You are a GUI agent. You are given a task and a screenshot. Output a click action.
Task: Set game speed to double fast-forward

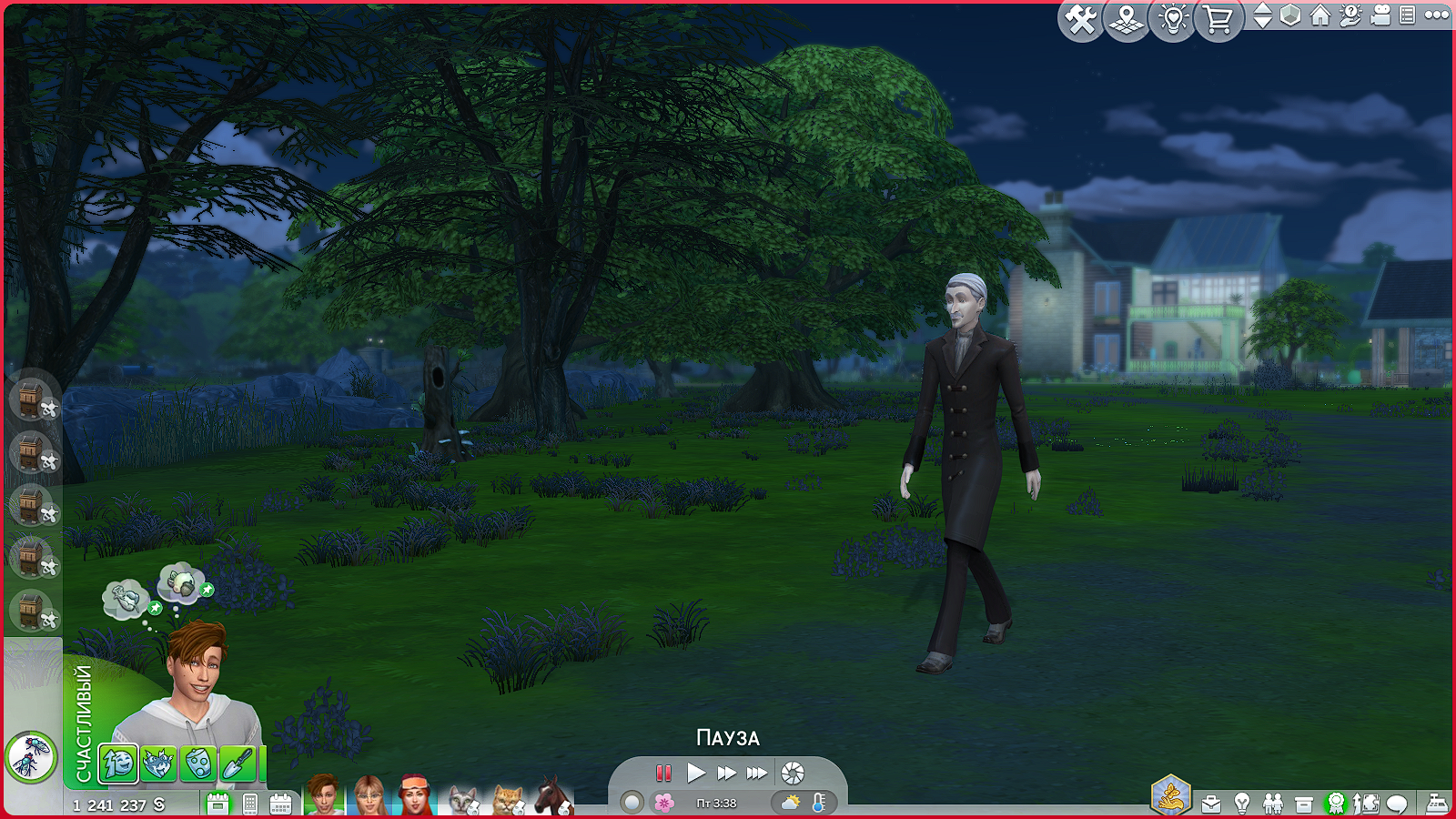726,773
